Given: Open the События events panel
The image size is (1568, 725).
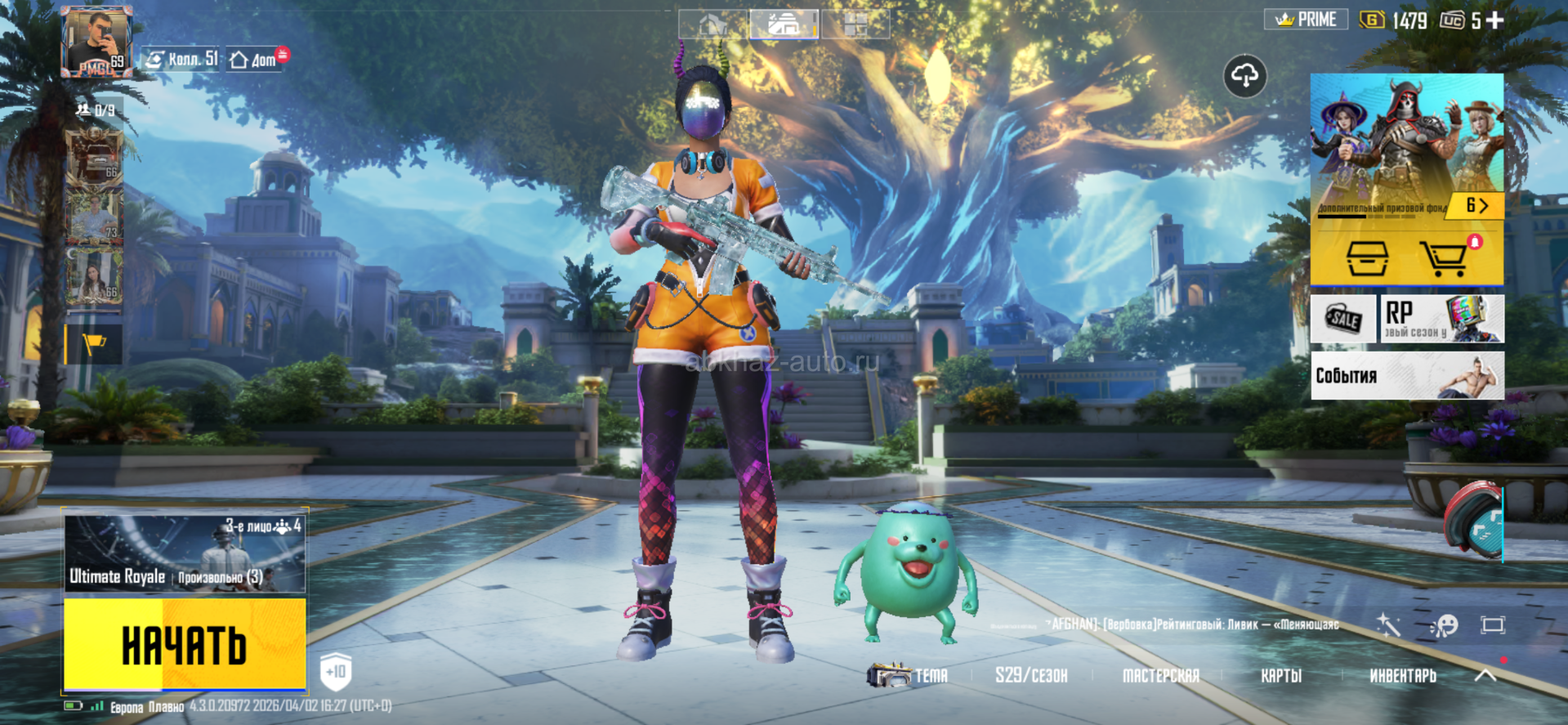Looking at the screenshot, I should tap(1407, 376).
